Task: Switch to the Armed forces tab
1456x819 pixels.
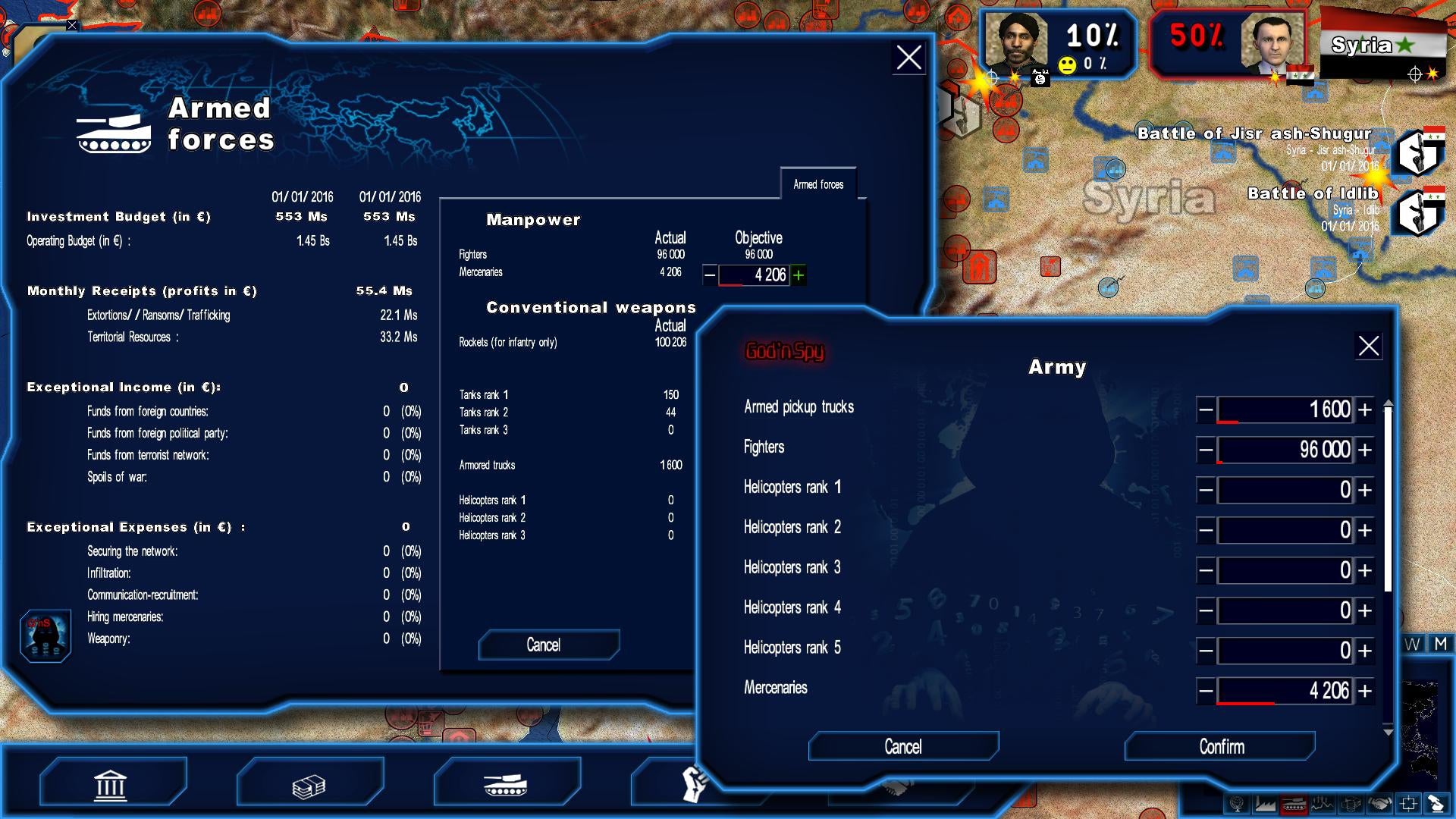Action: click(818, 183)
